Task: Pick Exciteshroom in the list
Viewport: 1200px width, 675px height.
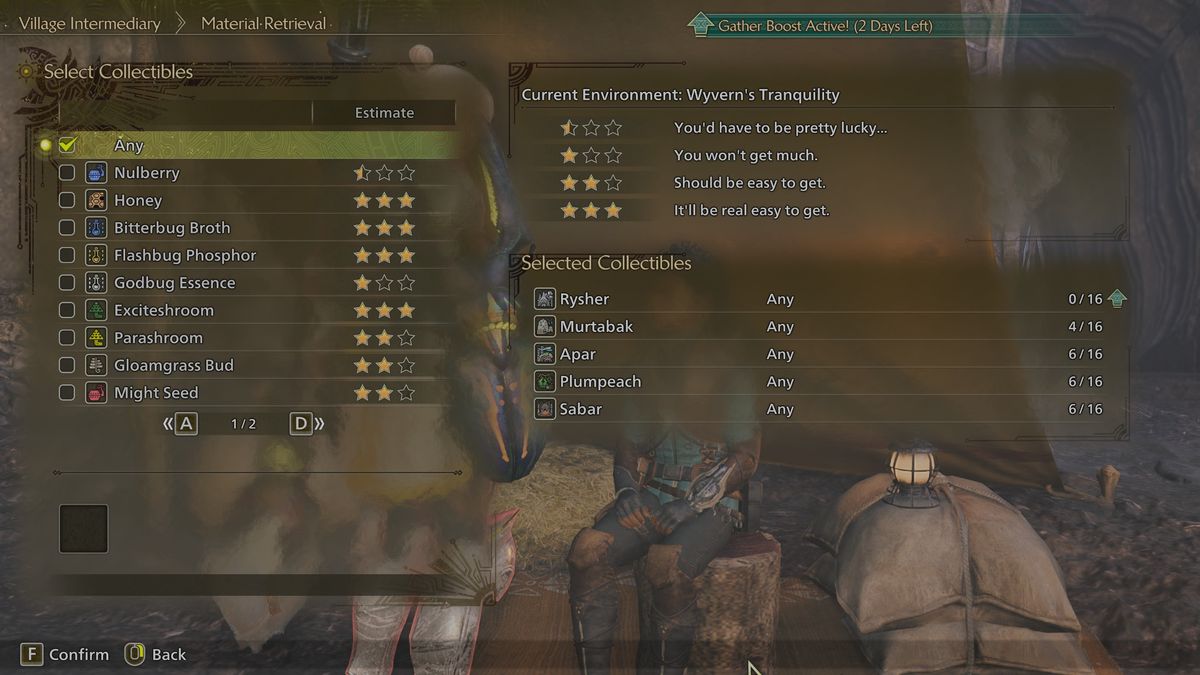Action: pyautogui.click(x=163, y=310)
